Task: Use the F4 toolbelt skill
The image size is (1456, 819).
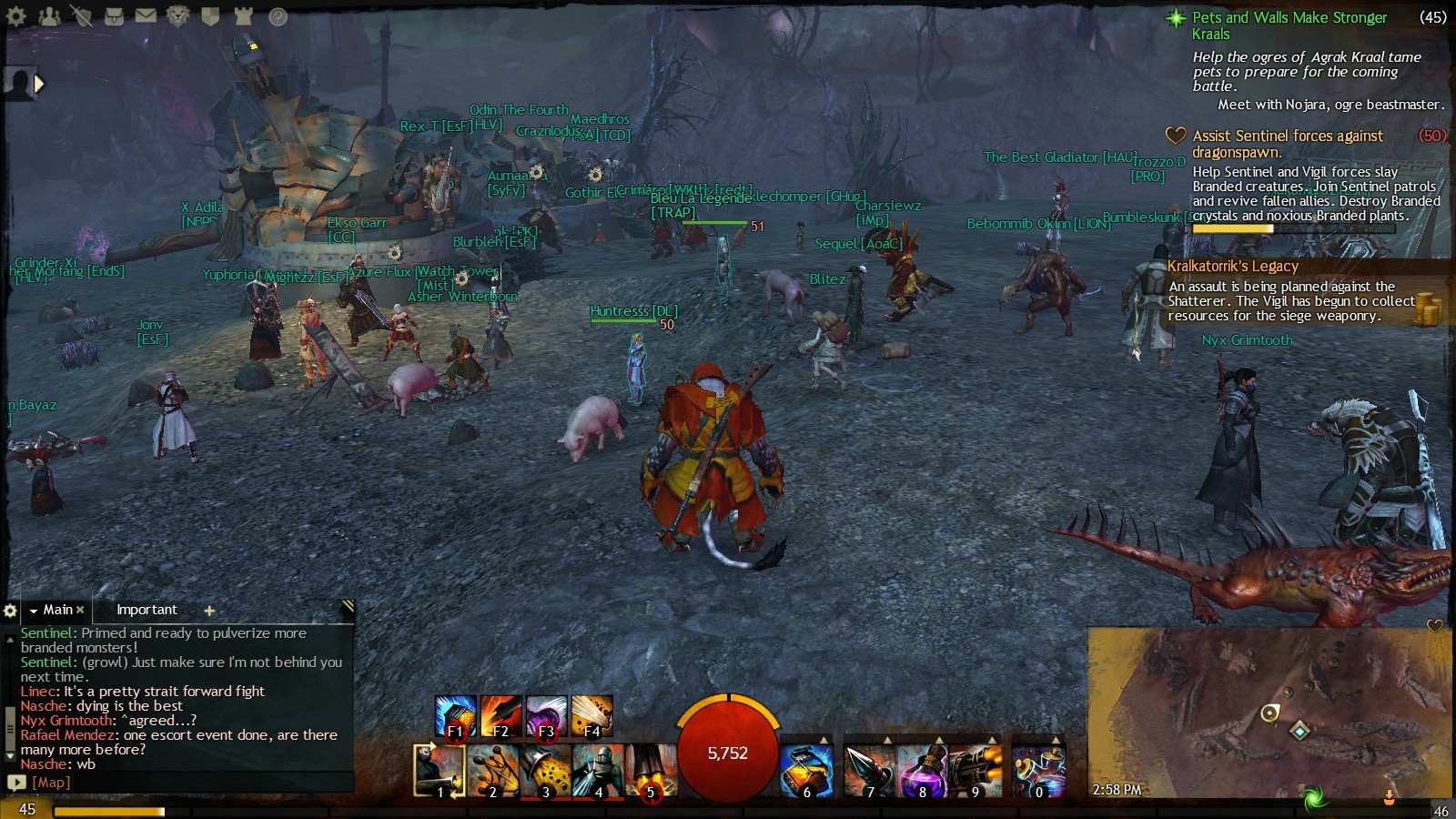Action: pos(591,716)
